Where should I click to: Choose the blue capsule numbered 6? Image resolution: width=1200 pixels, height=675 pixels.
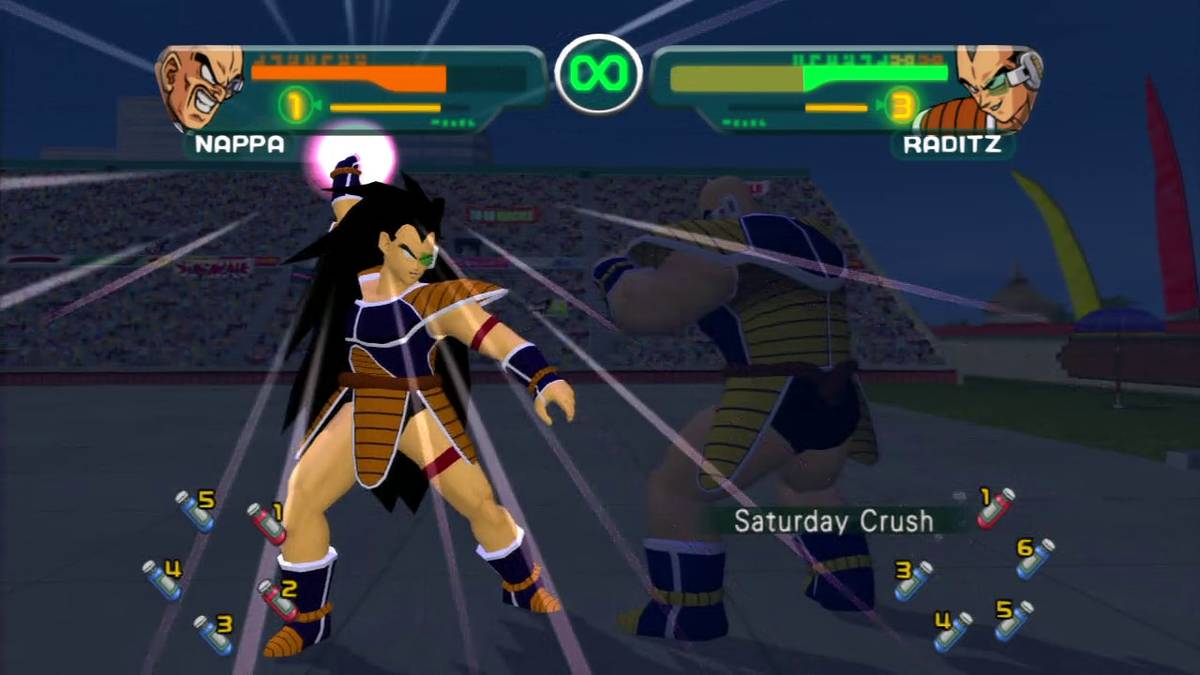[x=1034, y=557]
